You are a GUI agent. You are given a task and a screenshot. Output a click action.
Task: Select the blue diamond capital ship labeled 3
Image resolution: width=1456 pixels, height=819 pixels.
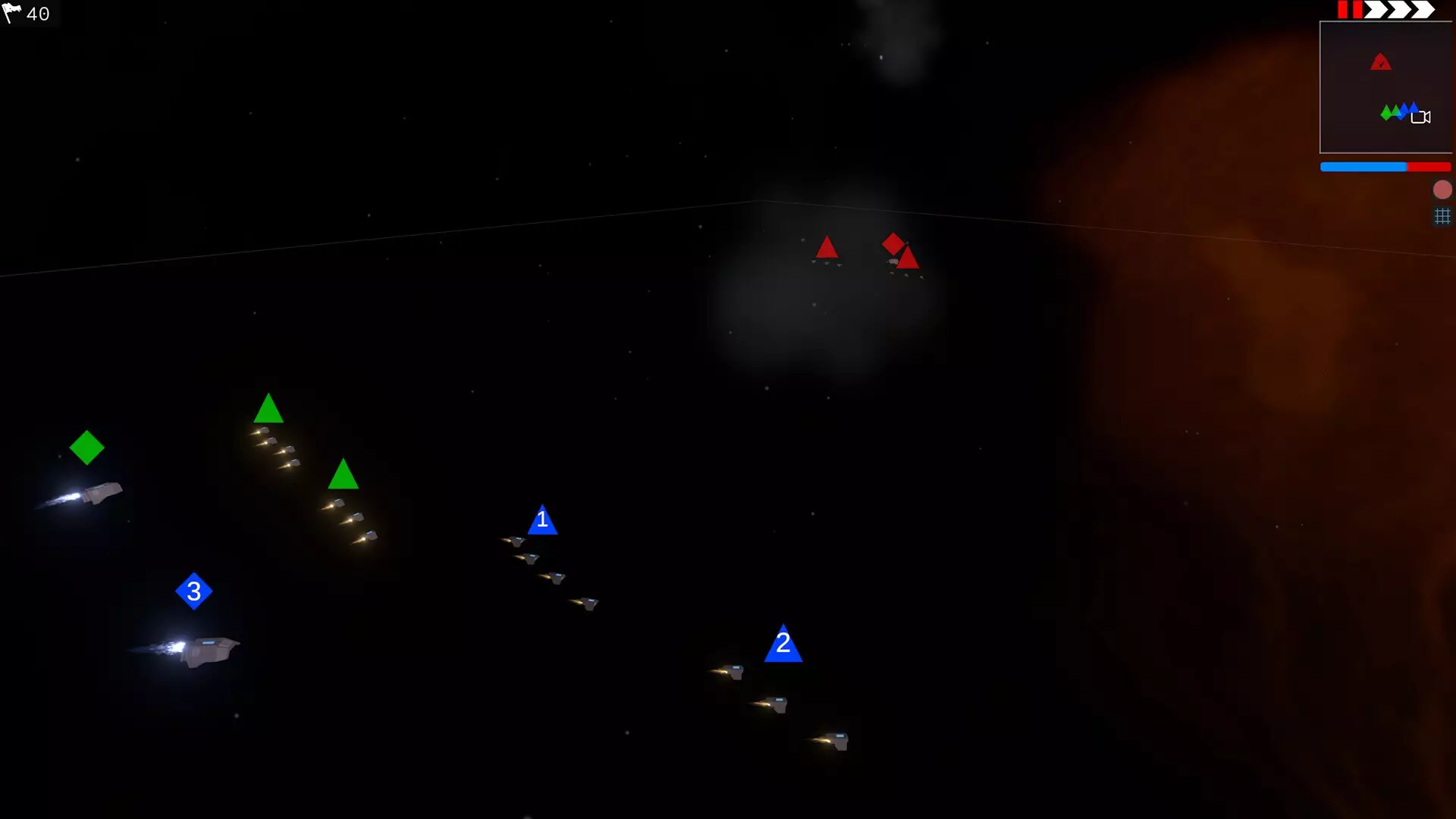(x=195, y=592)
